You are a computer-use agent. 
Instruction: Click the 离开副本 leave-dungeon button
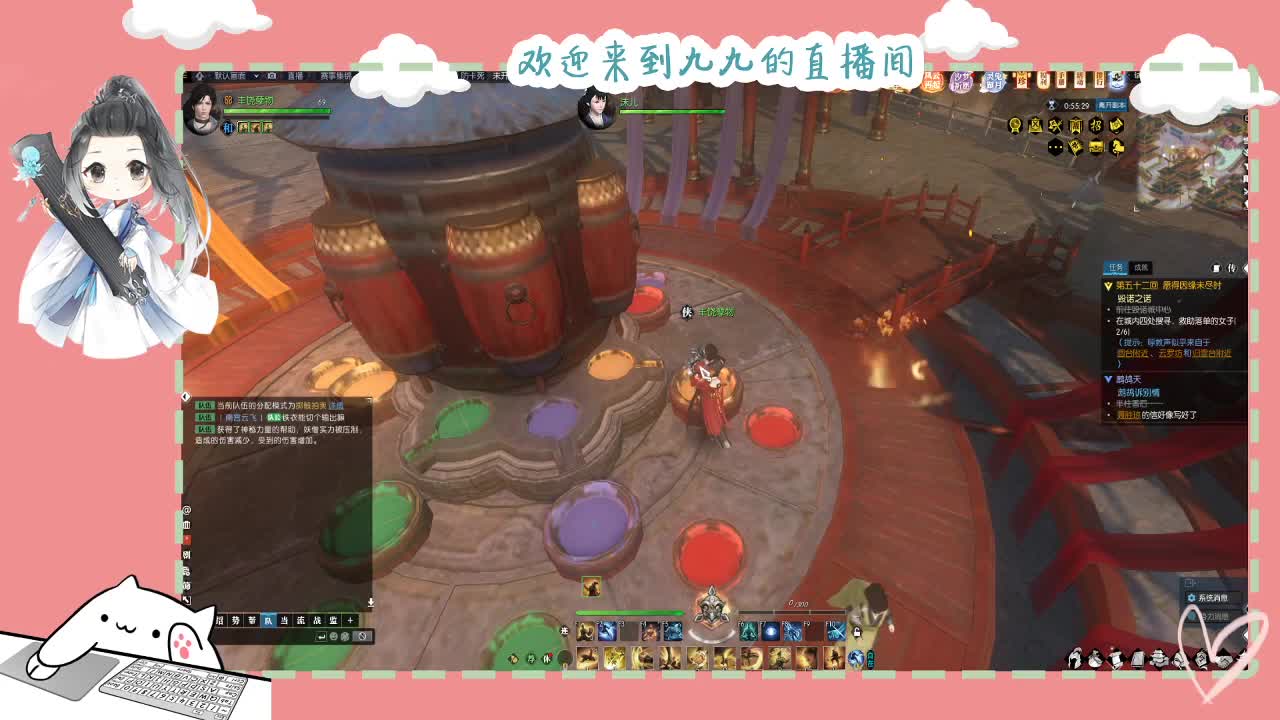(x=1111, y=104)
